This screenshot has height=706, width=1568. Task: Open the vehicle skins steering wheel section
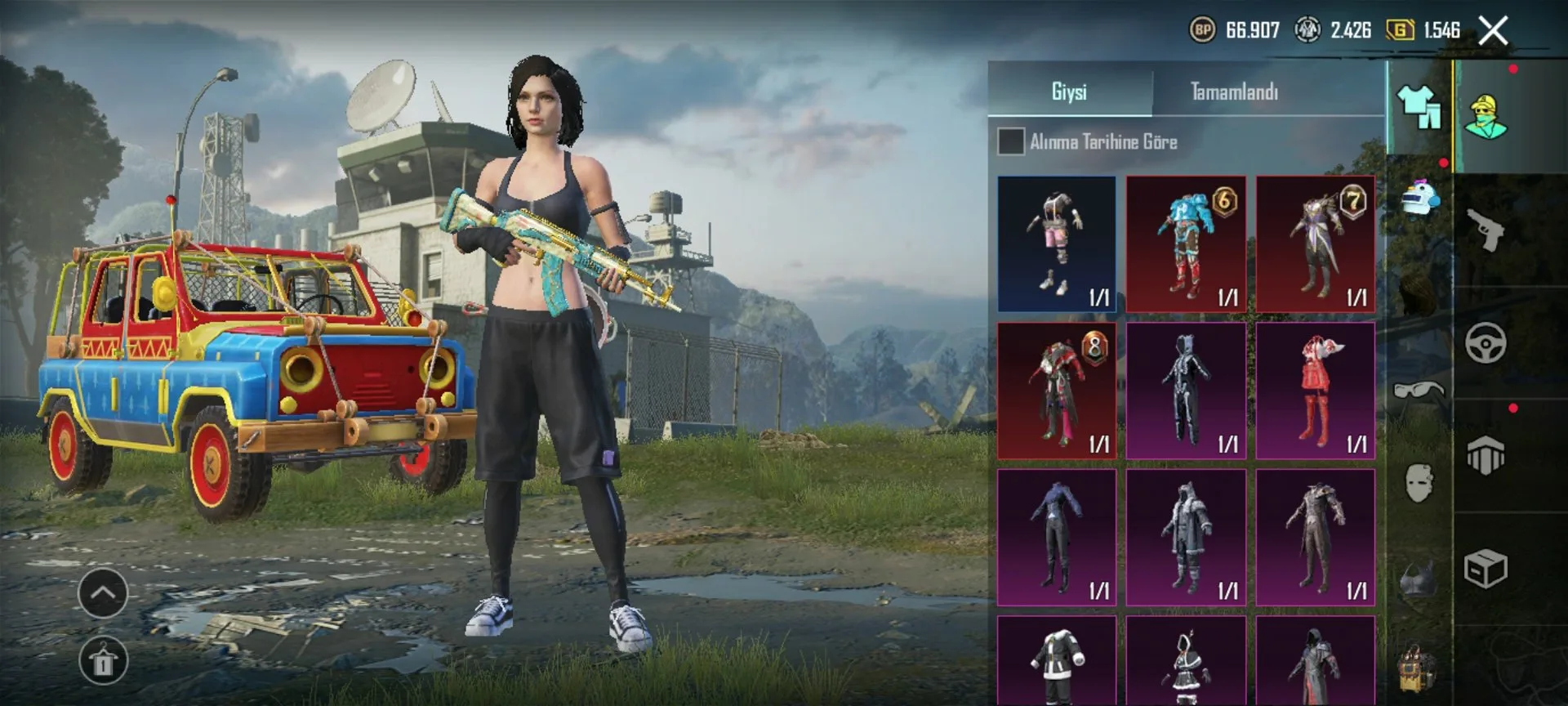[x=1486, y=343]
